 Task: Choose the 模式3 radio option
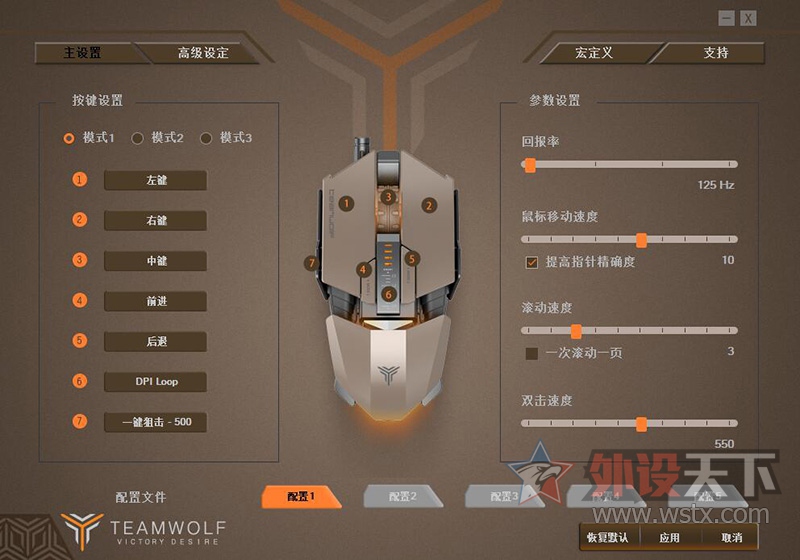point(207,138)
